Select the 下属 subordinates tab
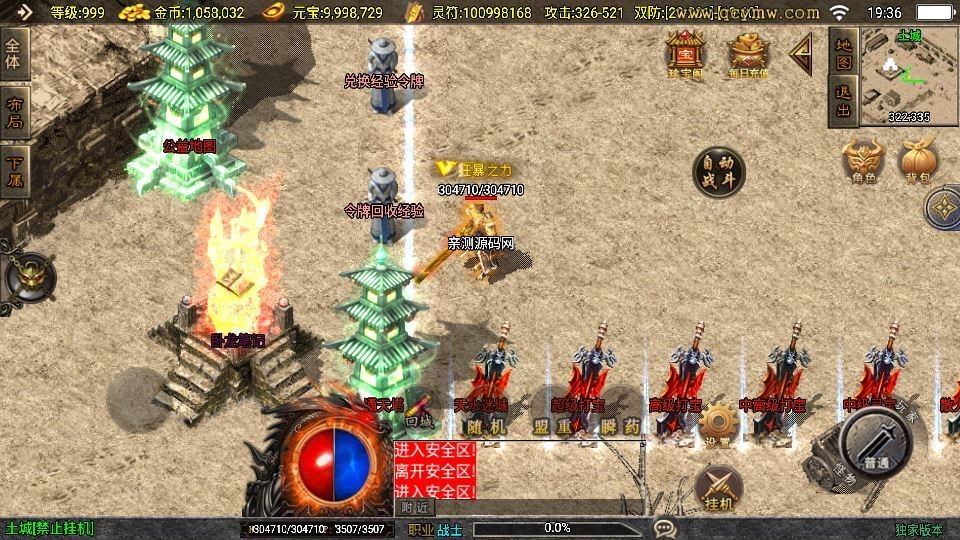The image size is (960, 540). coord(14,170)
